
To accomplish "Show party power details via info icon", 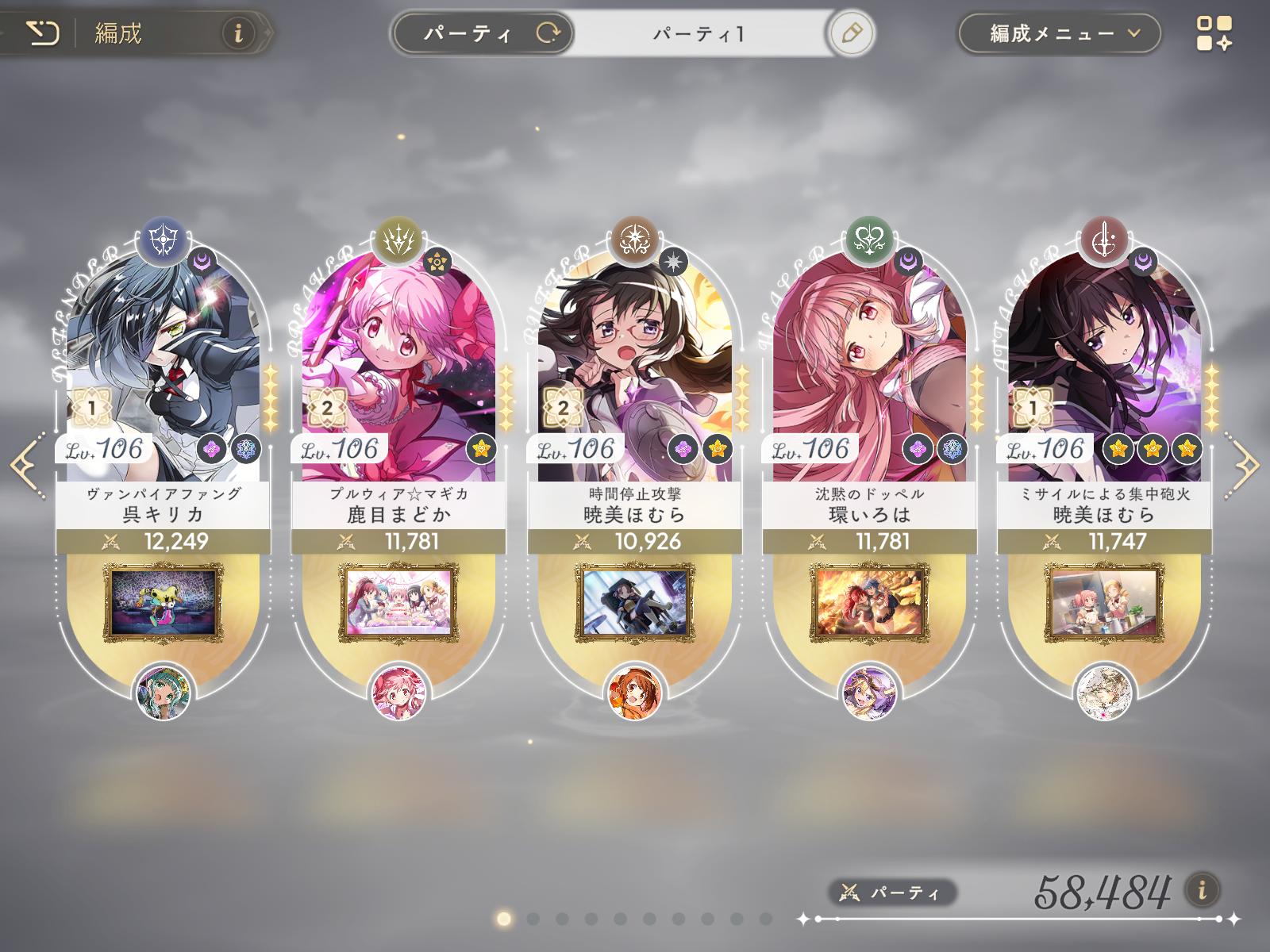I will 1203,889.
